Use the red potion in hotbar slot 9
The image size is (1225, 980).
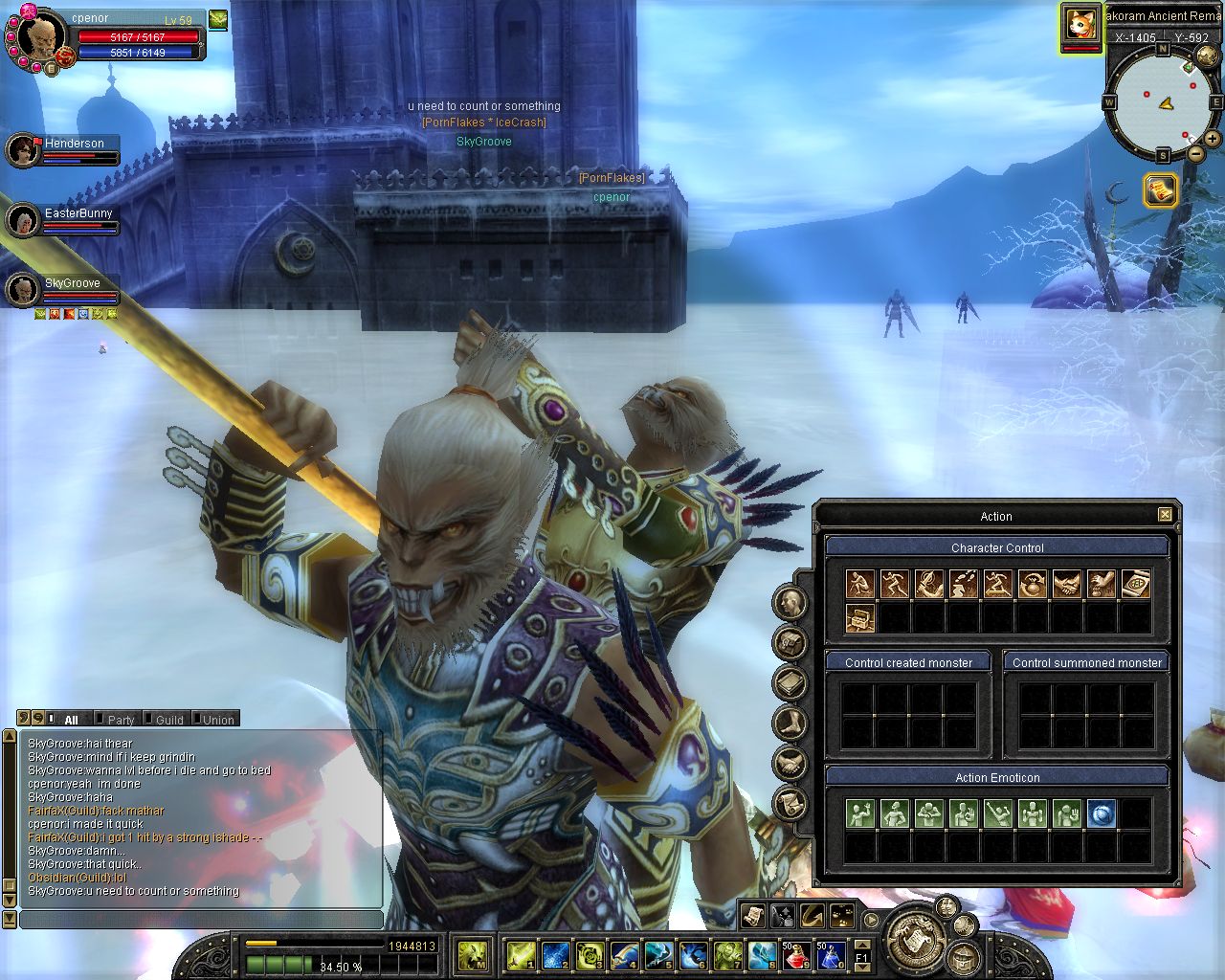(795, 954)
